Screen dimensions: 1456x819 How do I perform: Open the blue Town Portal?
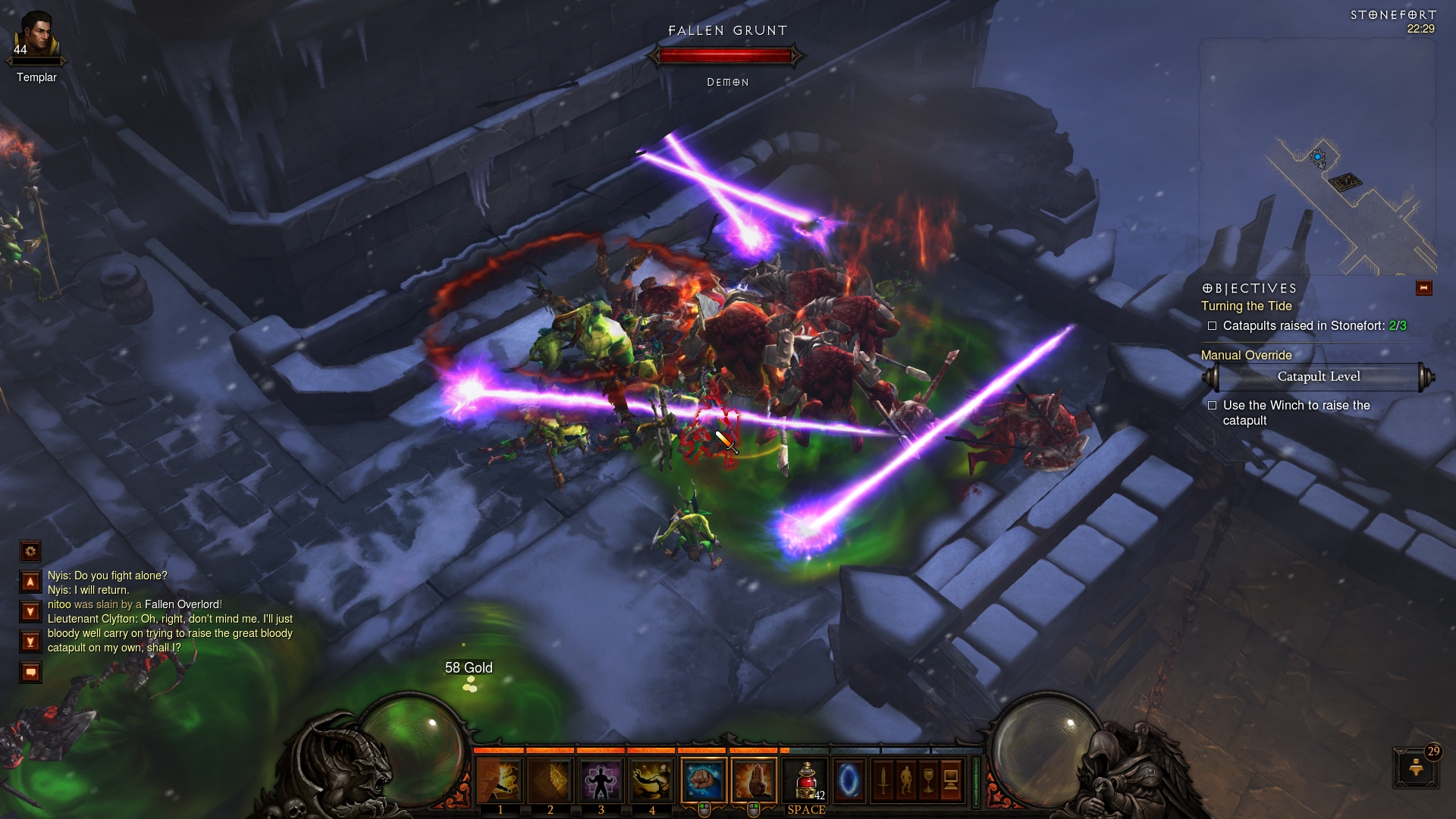[x=849, y=780]
